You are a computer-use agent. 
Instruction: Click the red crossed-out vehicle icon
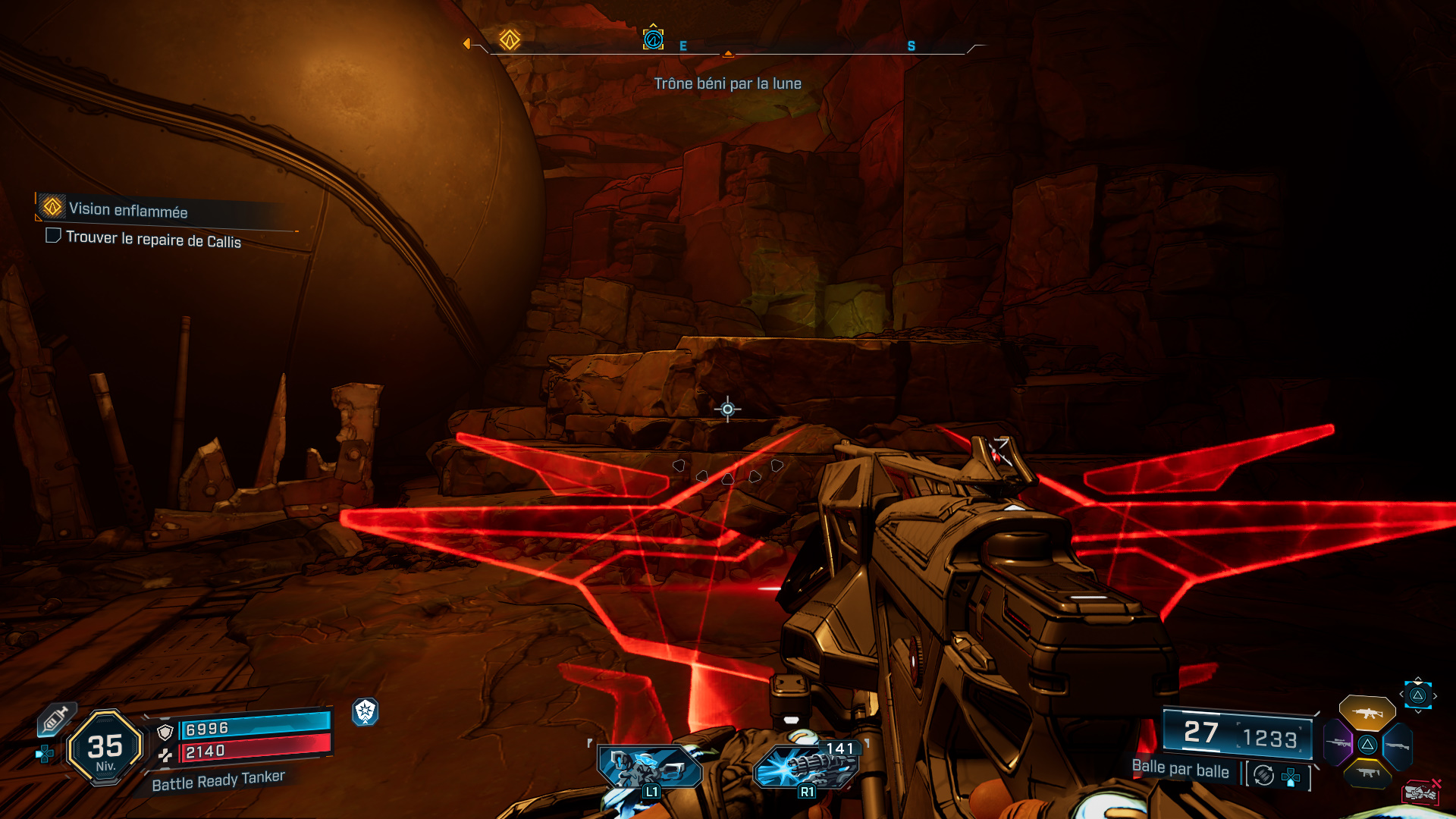(1420, 792)
